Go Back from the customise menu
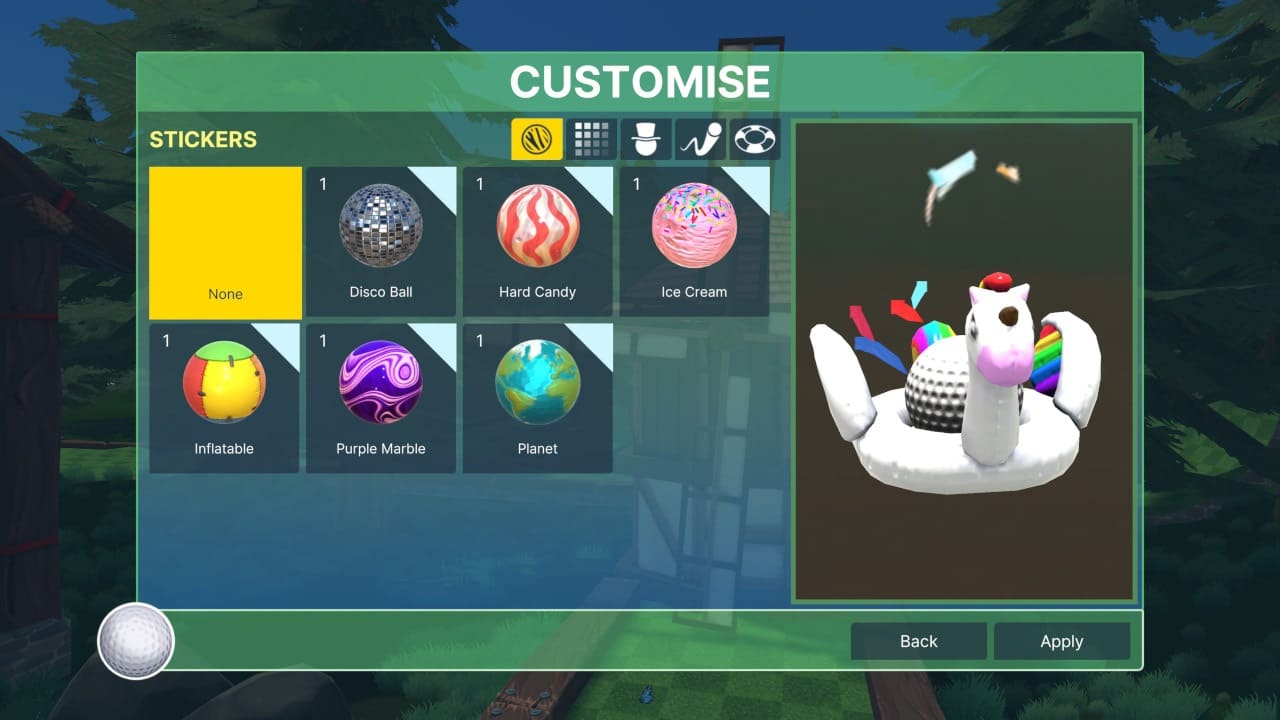 coord(917,641)
